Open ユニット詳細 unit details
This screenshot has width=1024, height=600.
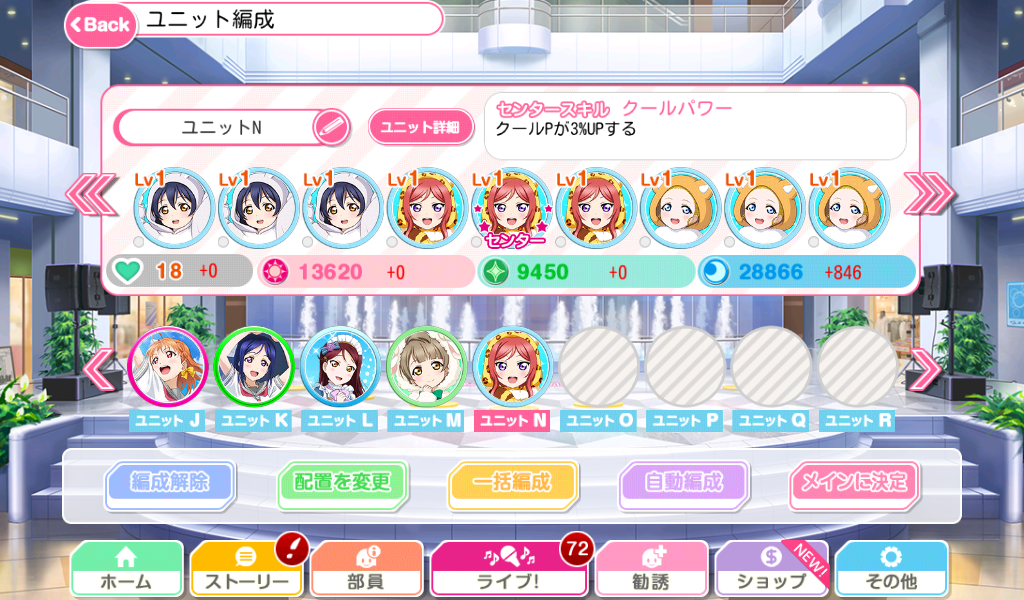(x=420, y=127)
